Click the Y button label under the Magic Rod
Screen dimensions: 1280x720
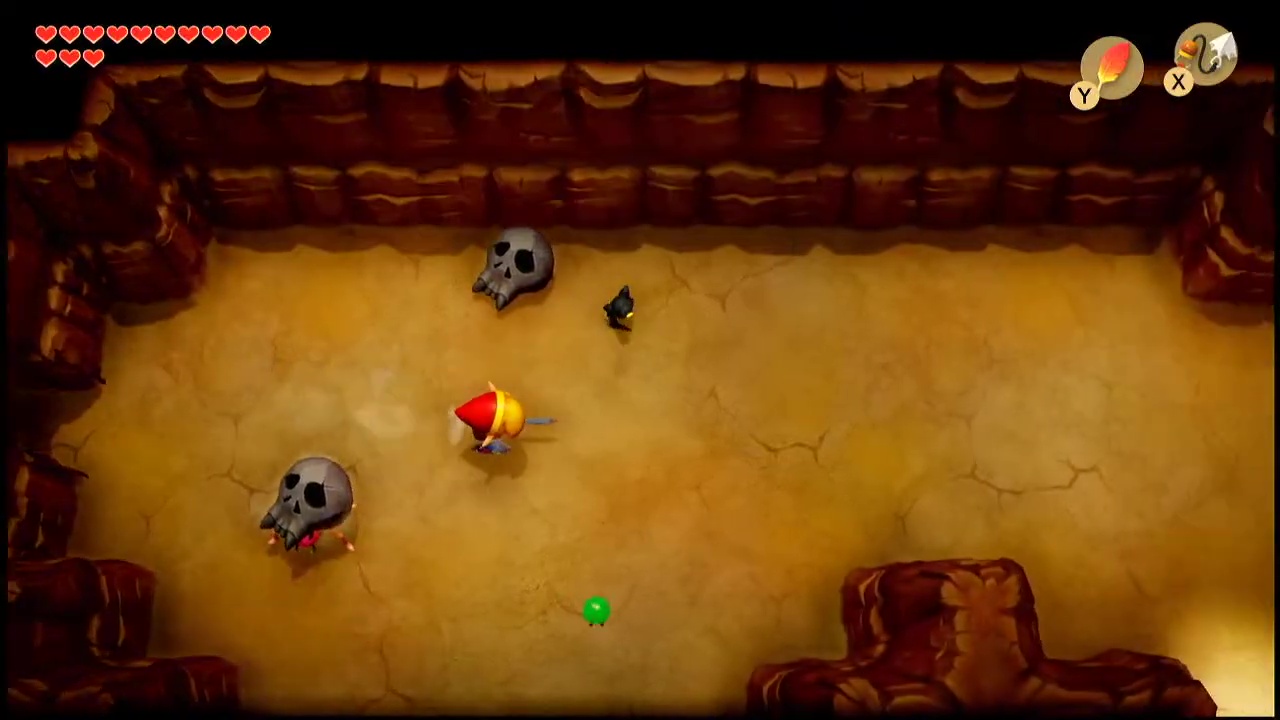1084,95
